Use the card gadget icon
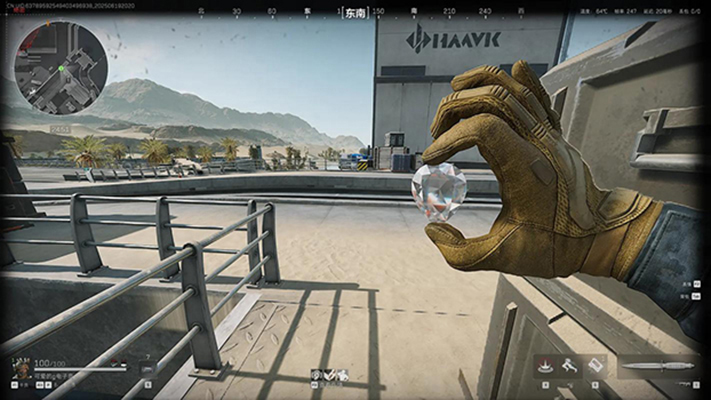 click(594, 366)
